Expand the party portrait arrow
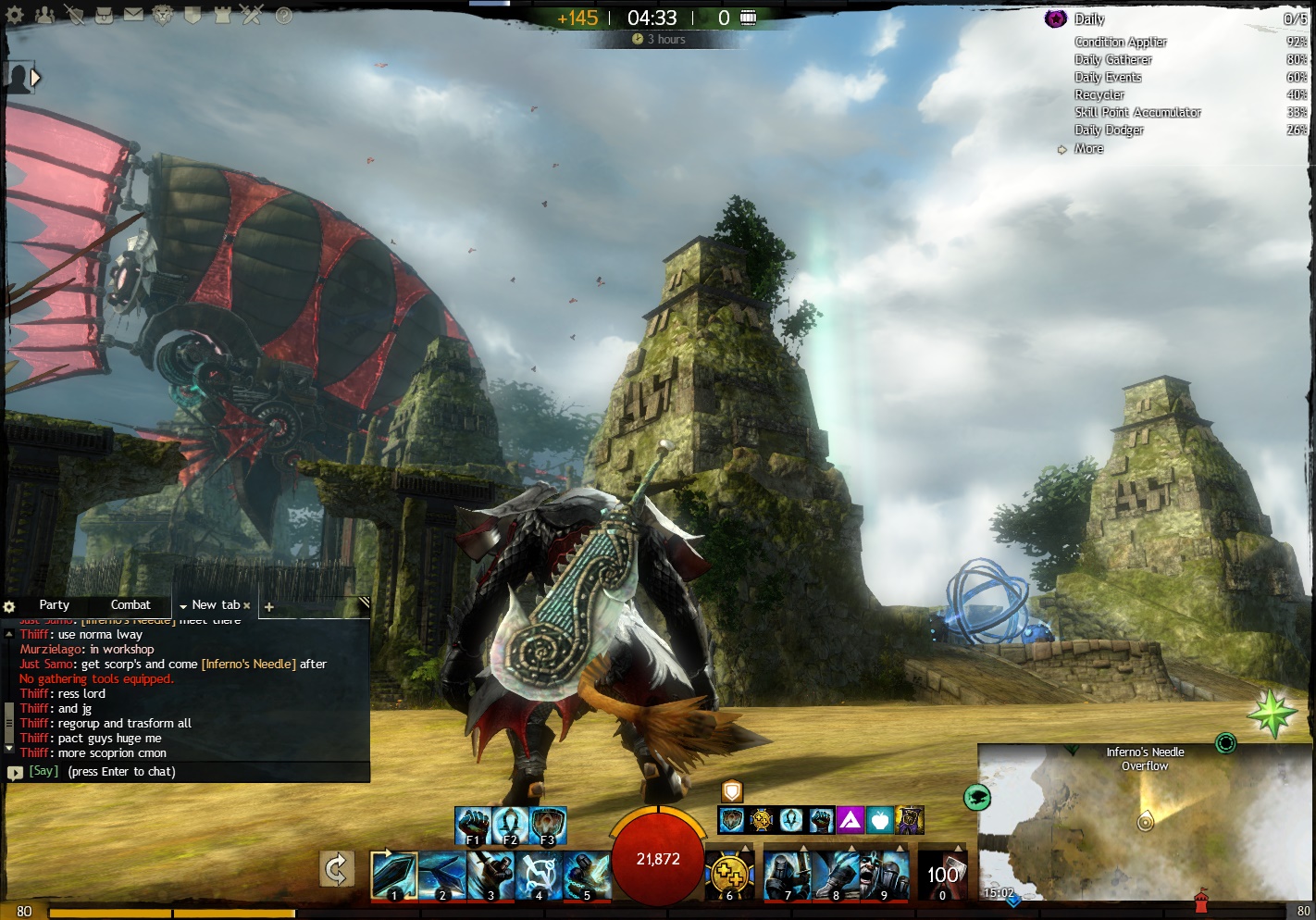The image size is (1316, 920). pos(35,78)
